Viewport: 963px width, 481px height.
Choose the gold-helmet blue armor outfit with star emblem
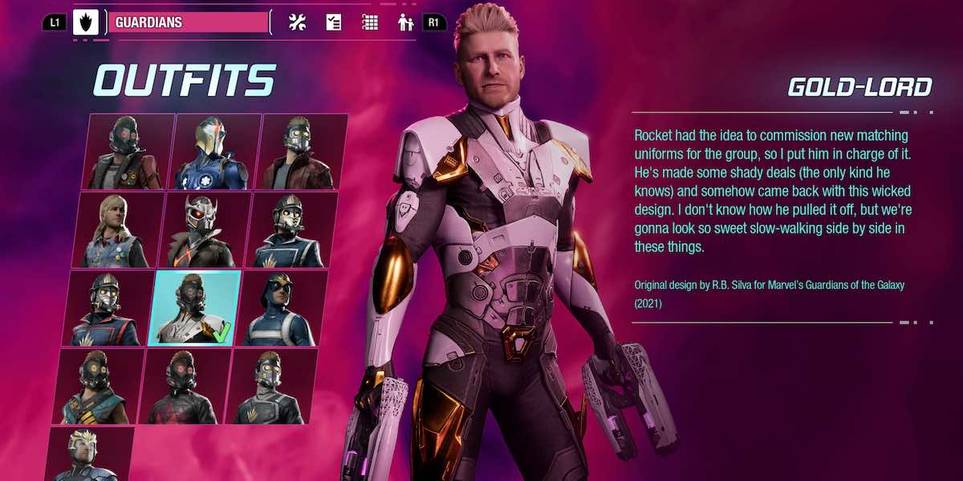pyautogui.click(x=213, y=152)
